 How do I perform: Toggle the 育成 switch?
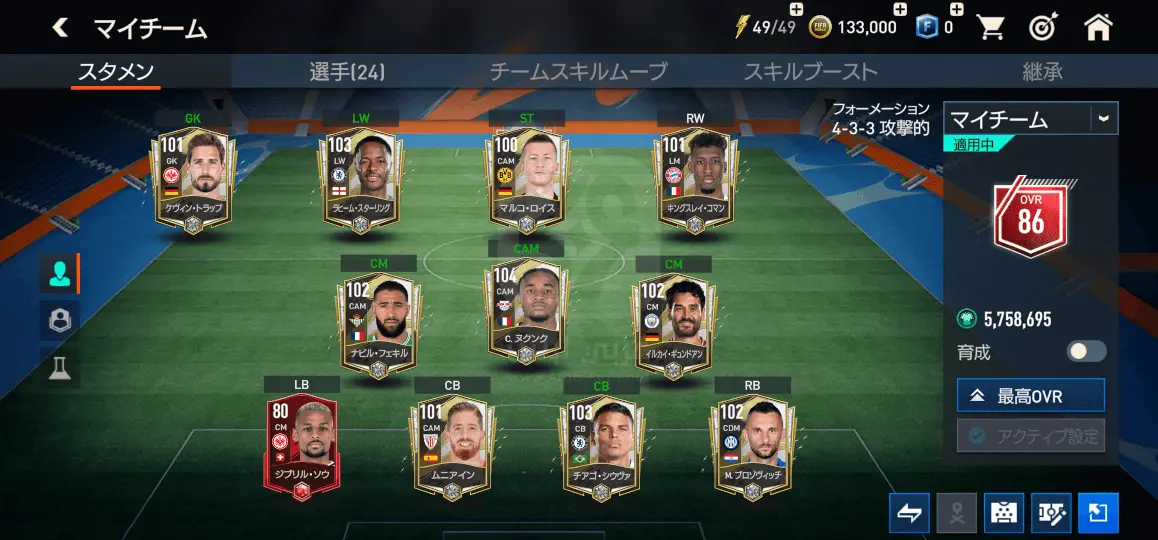(1086, 351)
